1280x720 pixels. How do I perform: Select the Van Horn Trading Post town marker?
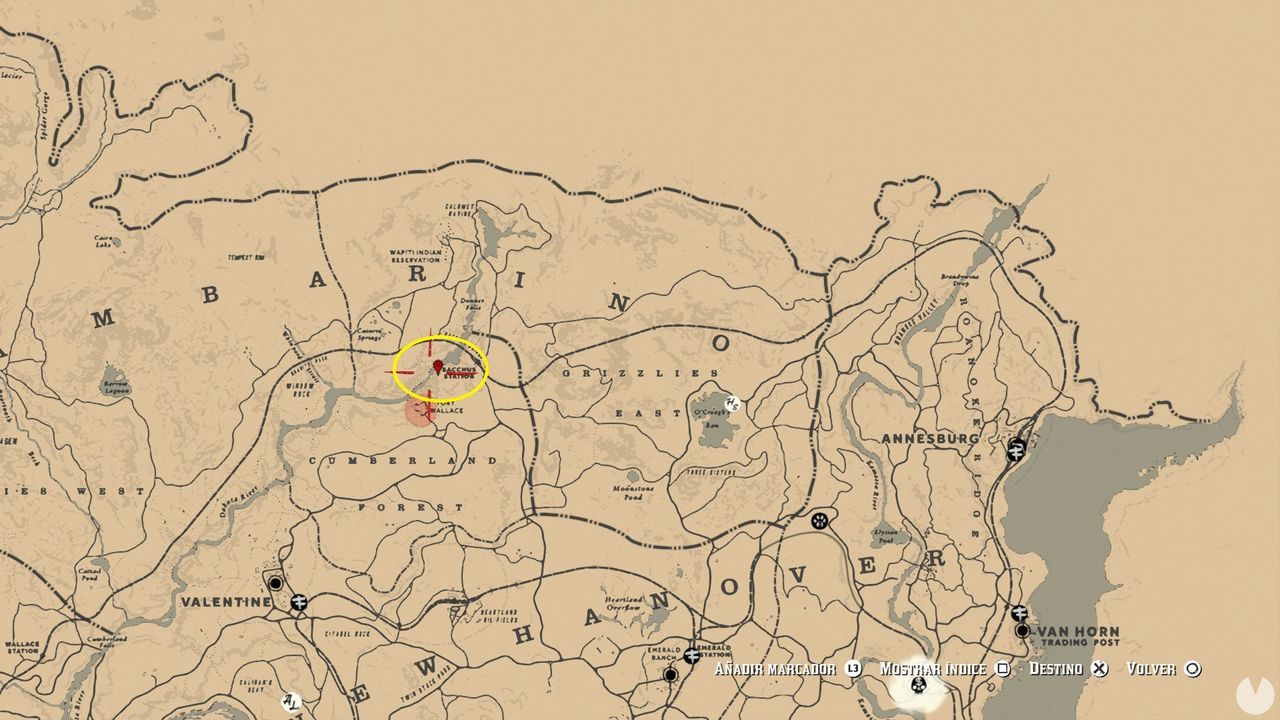(x=1021, y=632)
